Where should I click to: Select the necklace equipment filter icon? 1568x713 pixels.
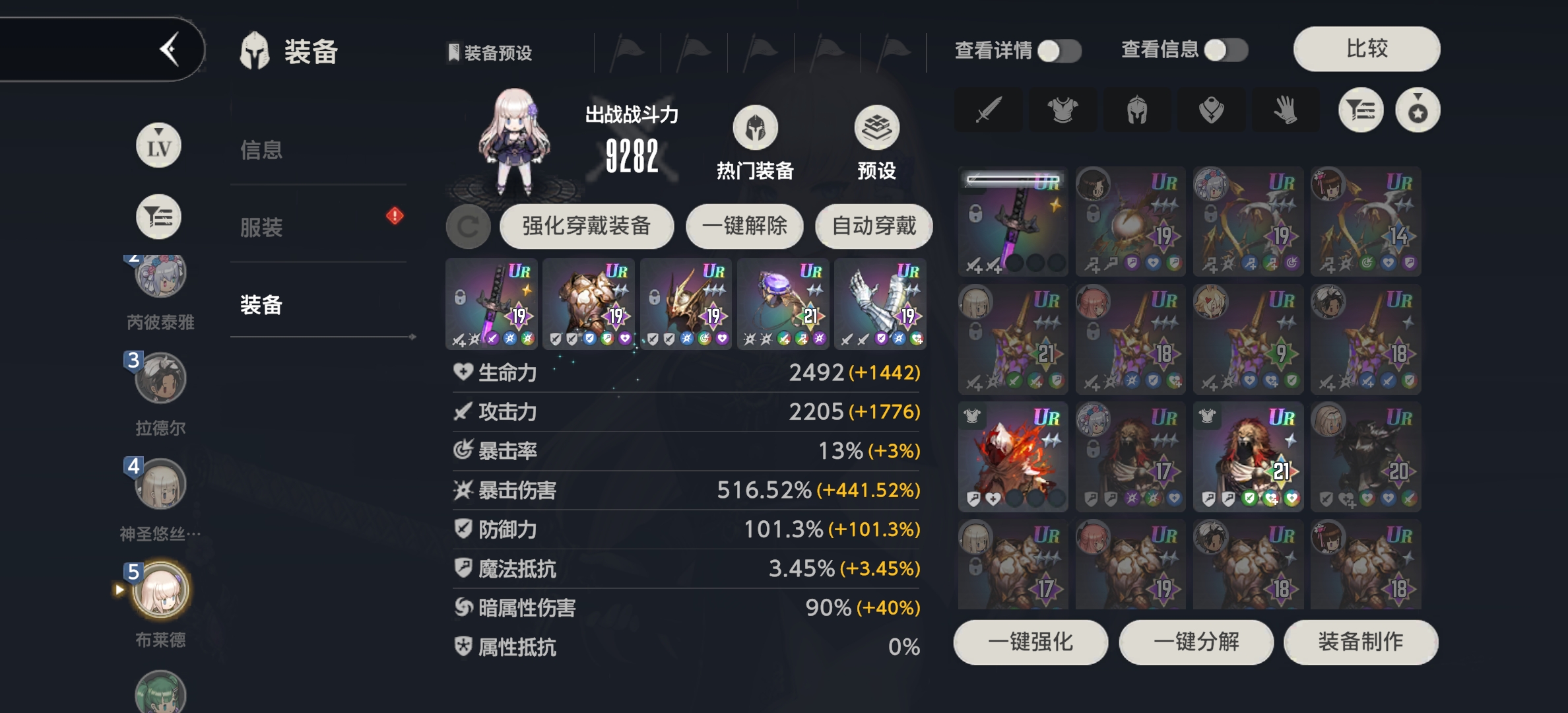pyautogui.click(x=1212, y=110)
